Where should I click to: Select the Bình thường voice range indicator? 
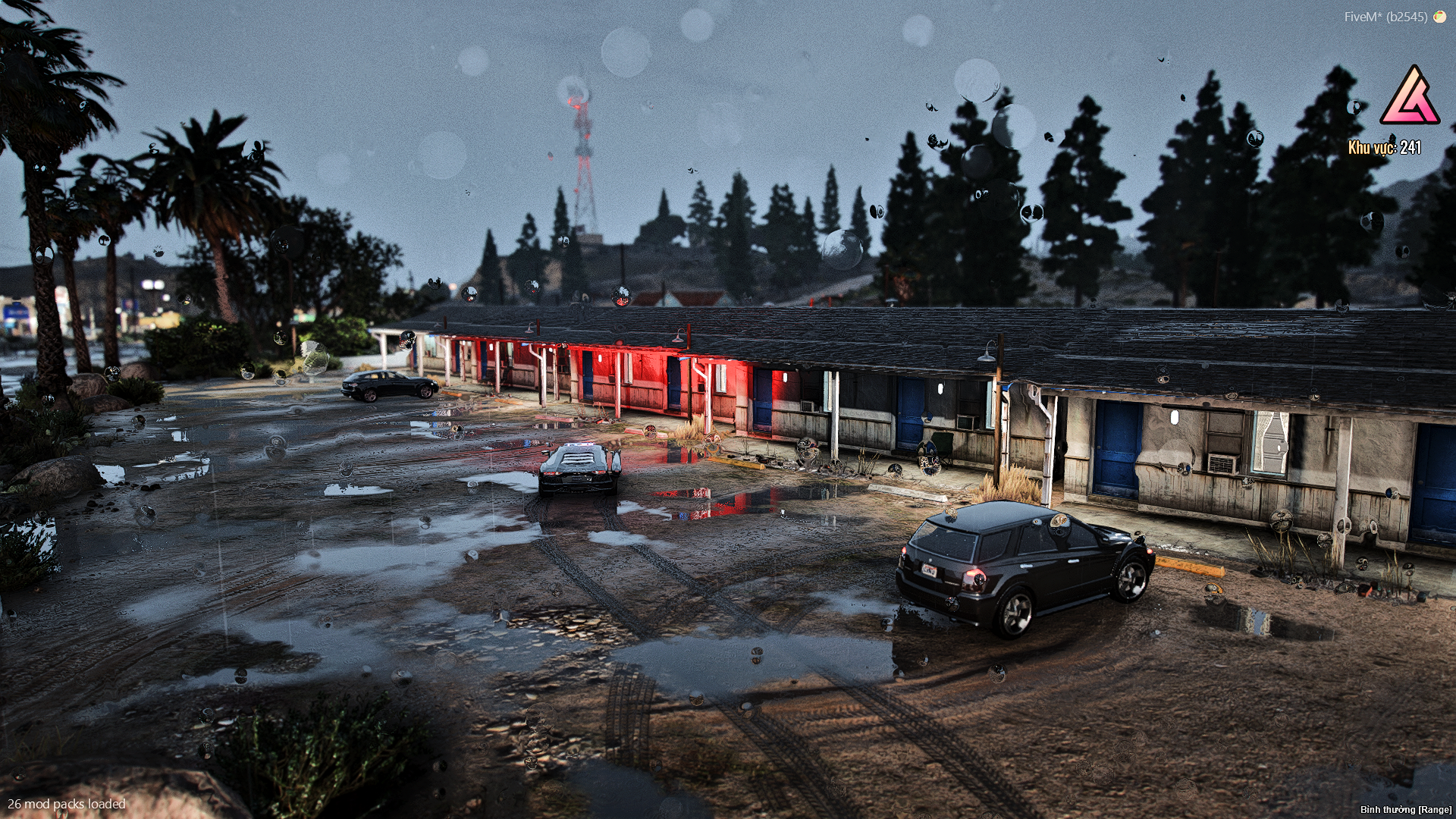pos(1405,810)
